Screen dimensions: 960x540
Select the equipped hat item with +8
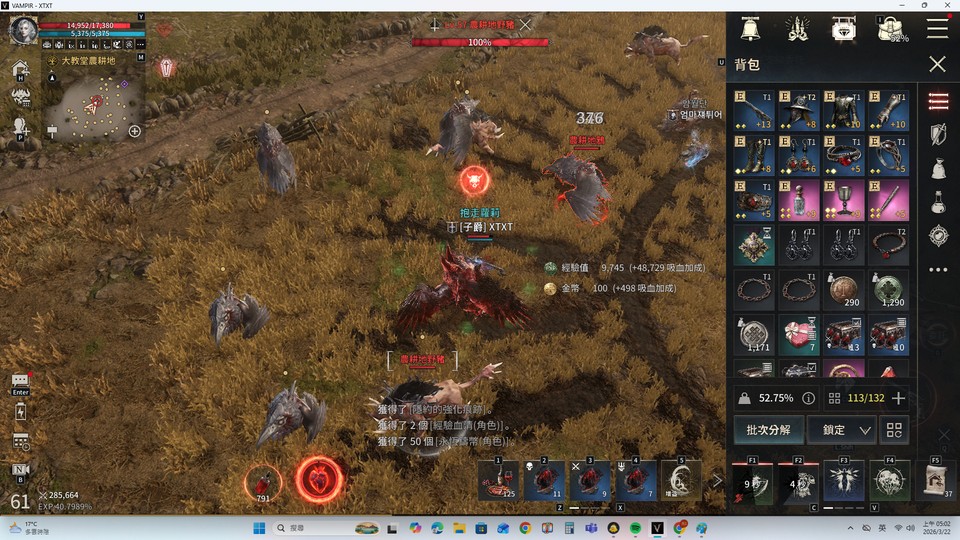tap(798, 111)
